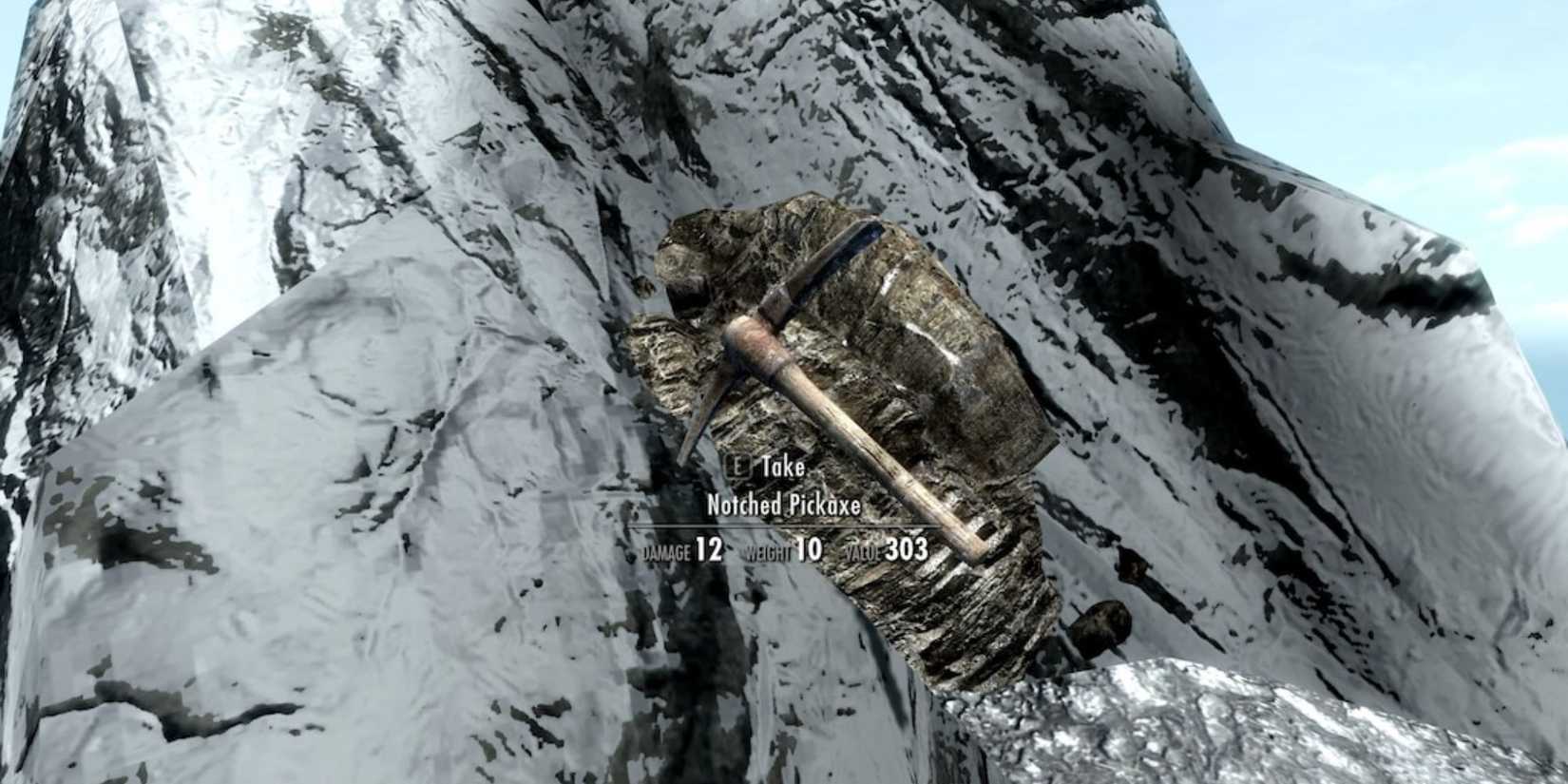This screenshot has height=784, width=1568.
Task: Click the damage value 12
Action: pos(708,548)
